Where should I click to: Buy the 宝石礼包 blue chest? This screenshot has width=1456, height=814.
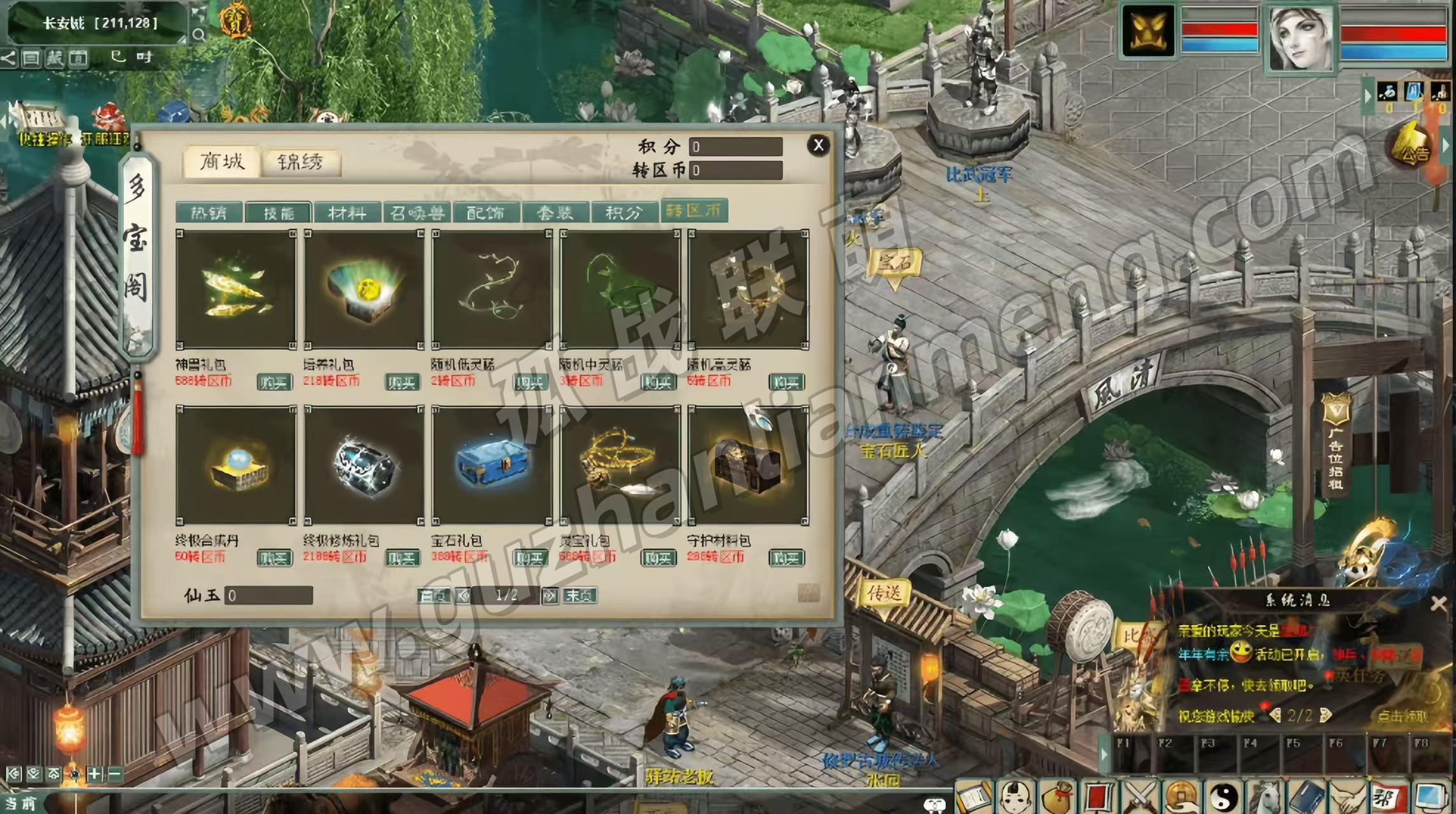[530, 558]
